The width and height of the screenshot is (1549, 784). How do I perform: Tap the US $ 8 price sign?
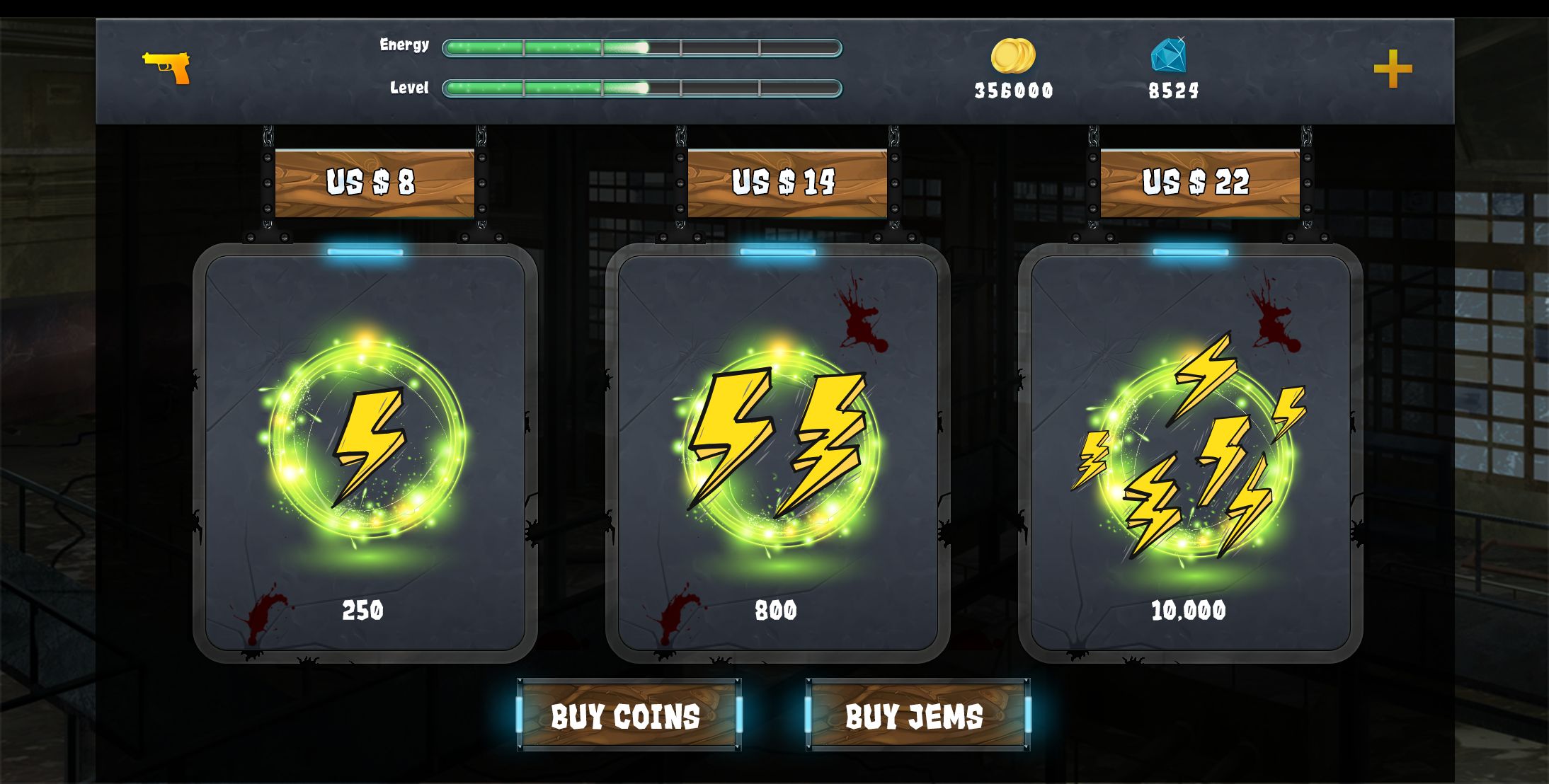pos(374,183)
